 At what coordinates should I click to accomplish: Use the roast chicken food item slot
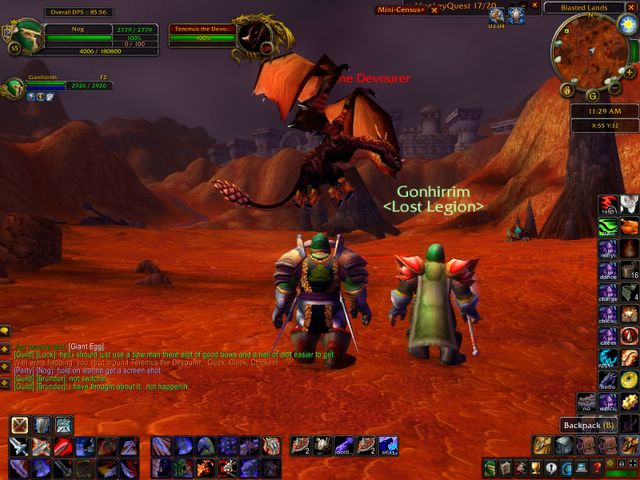[x=629, y=227]
